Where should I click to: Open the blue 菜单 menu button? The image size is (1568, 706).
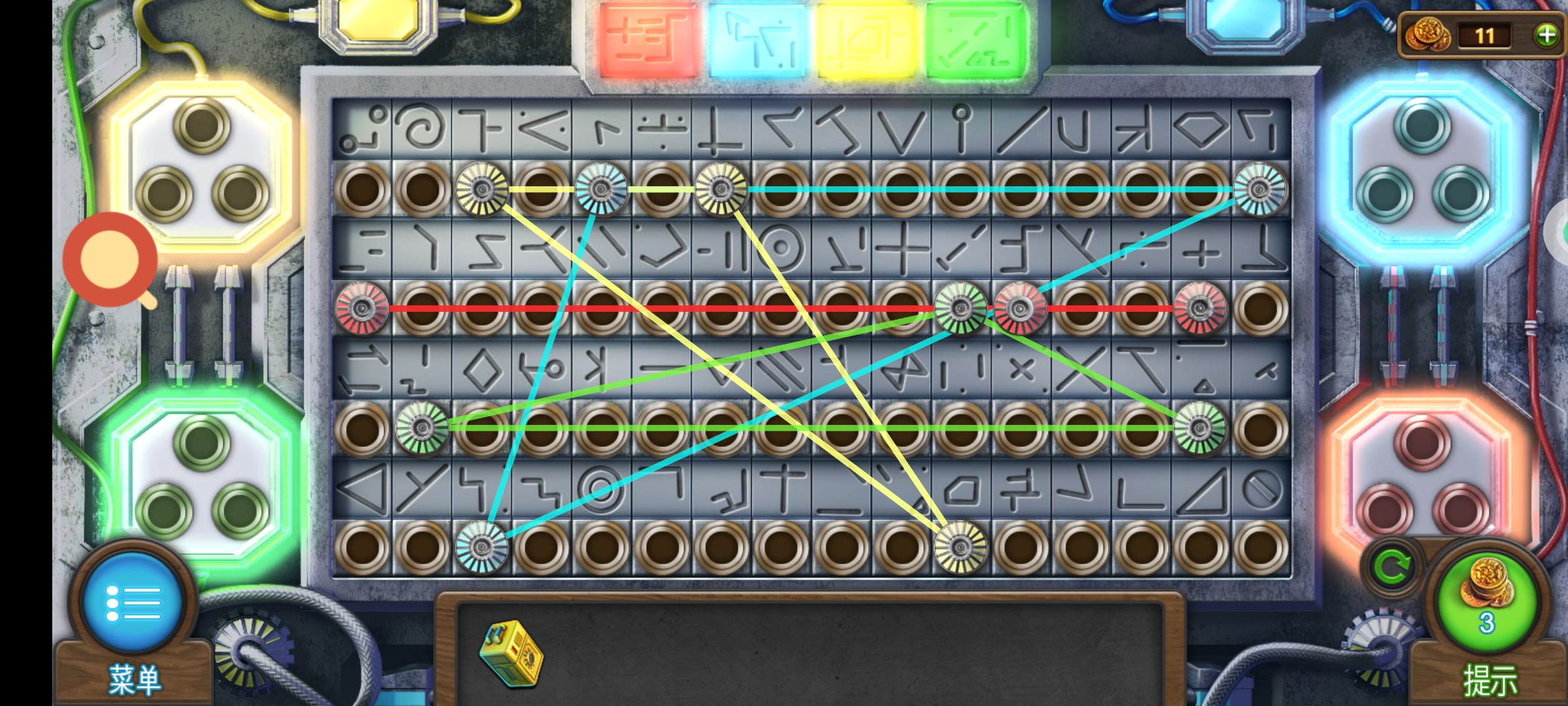click(x=133, y=602)
